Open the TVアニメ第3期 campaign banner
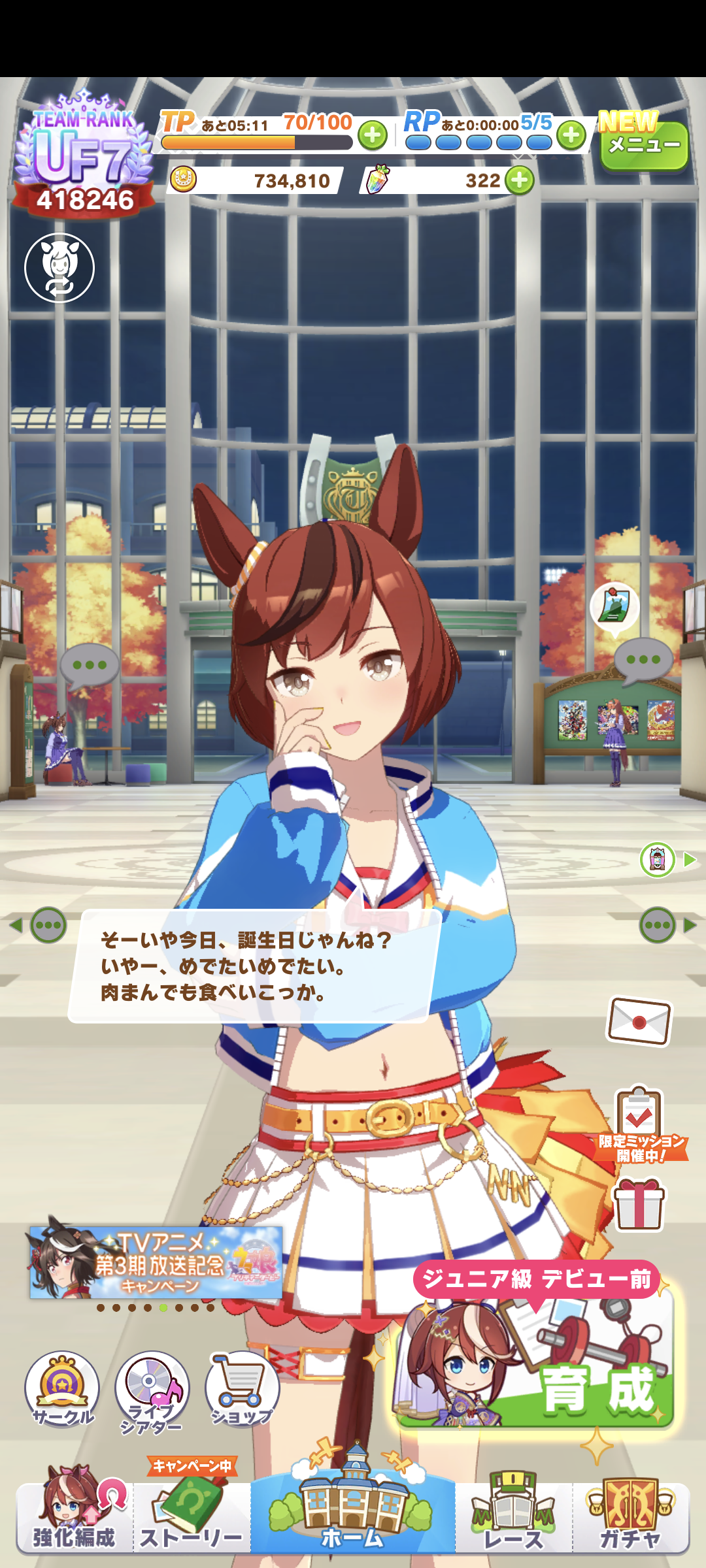The height and width of the screenshot is (1568, 706). tap(156, 1262)
